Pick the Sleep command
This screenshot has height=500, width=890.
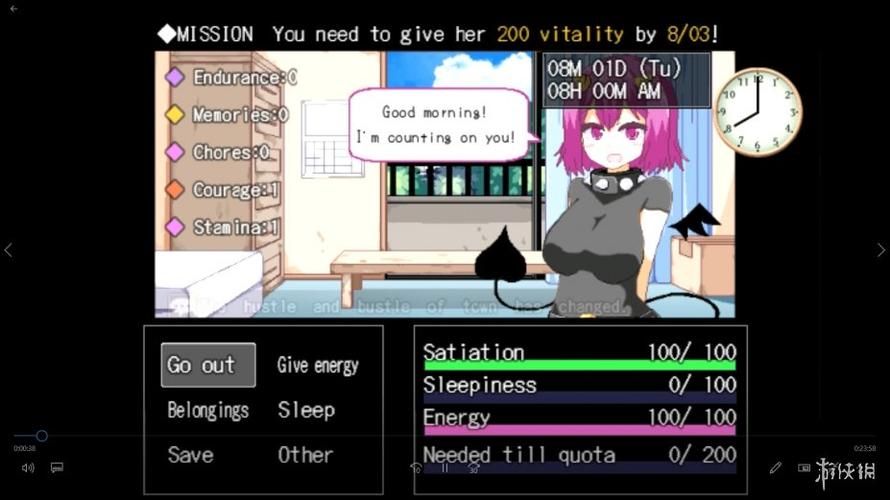point(306,410)
